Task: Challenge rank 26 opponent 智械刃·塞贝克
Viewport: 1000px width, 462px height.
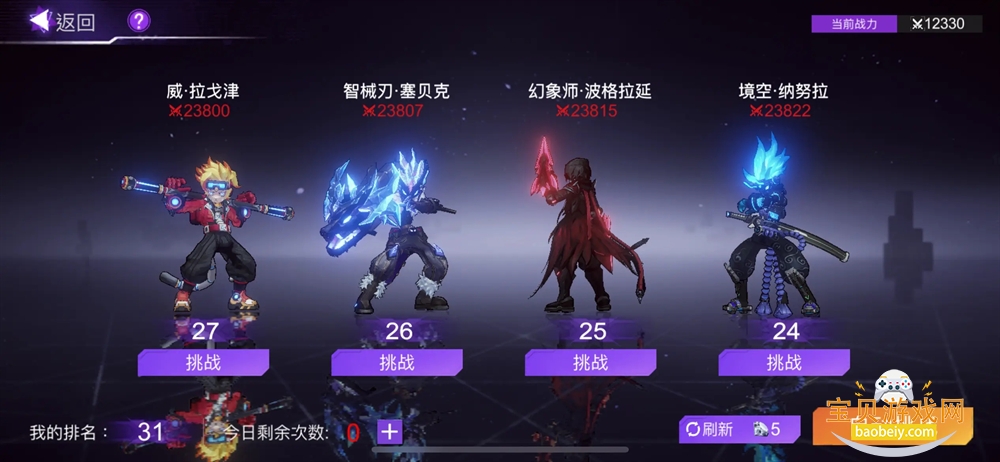Action: (397, 362)
